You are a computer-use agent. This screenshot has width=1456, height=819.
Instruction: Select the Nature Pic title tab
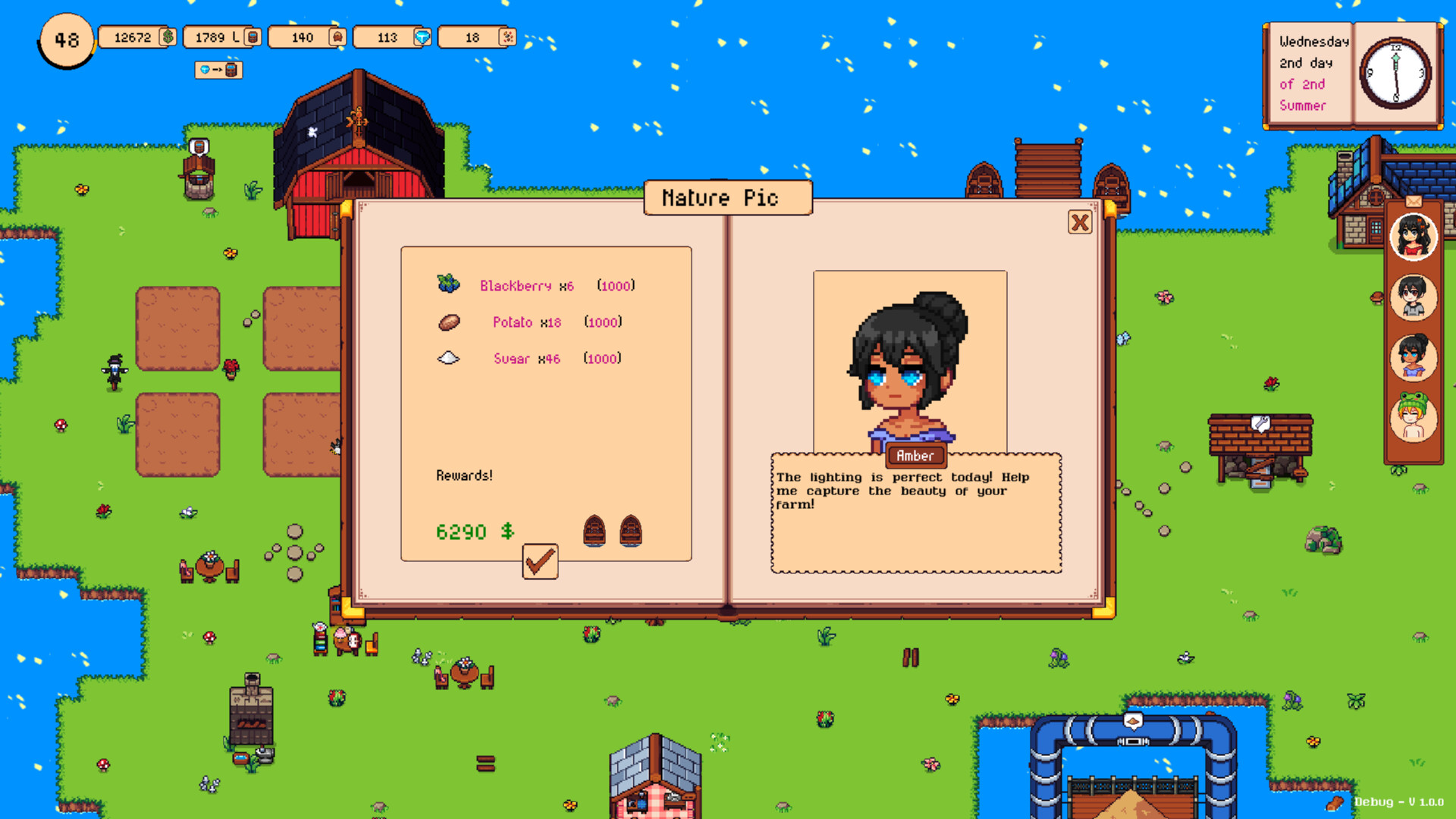tap(726, 197)
